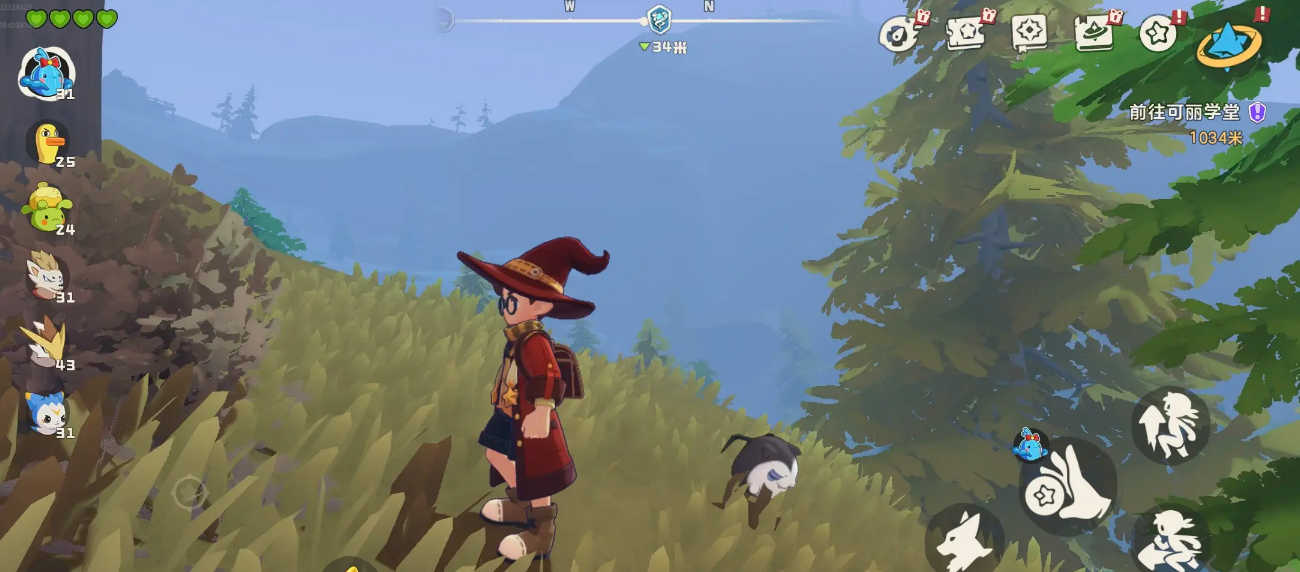
Task: Select the blue penguin pet
Action: tap(46, 411)
